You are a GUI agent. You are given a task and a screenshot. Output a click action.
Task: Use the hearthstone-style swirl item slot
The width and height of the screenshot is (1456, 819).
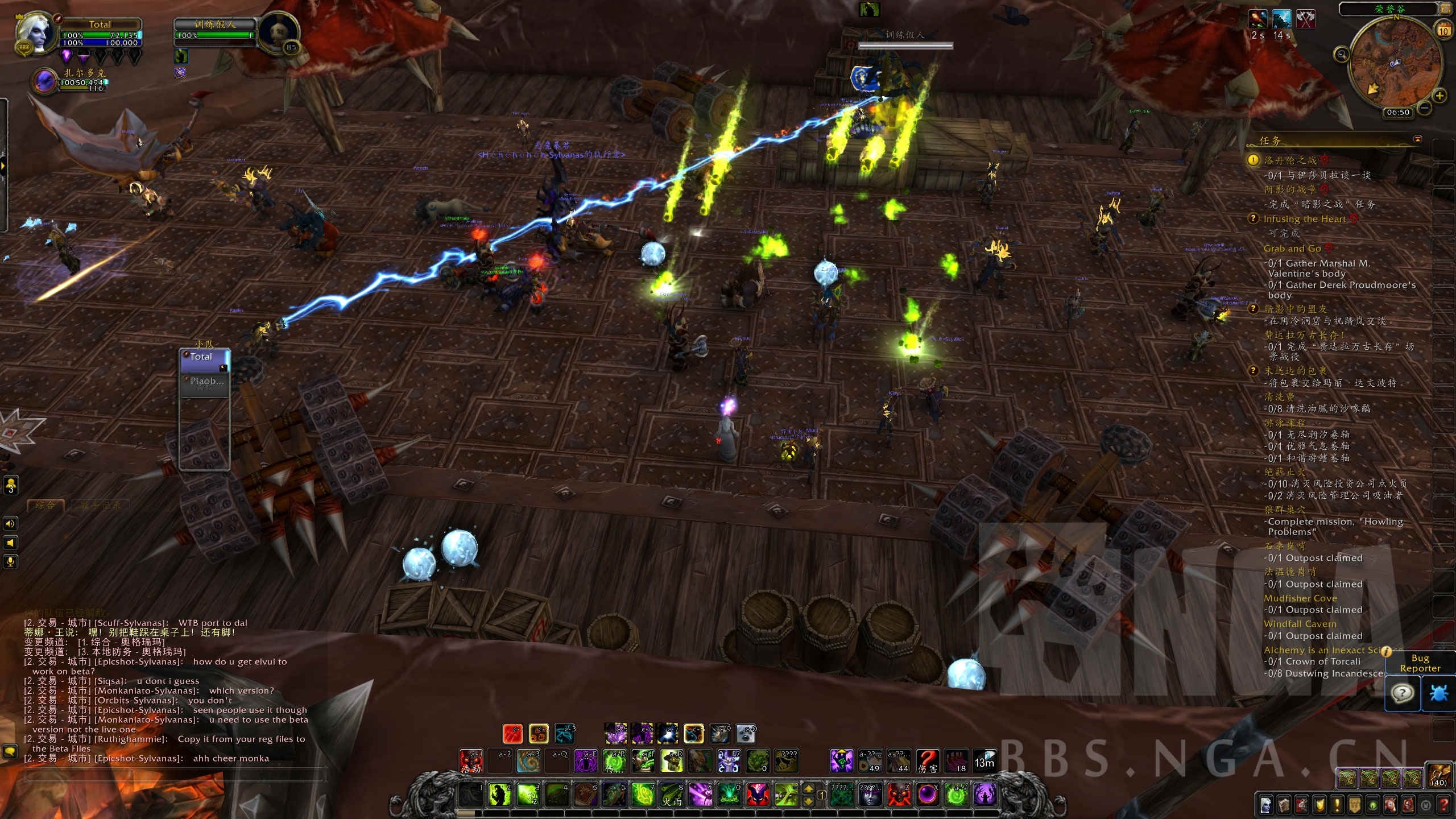[x=530, y=760]
